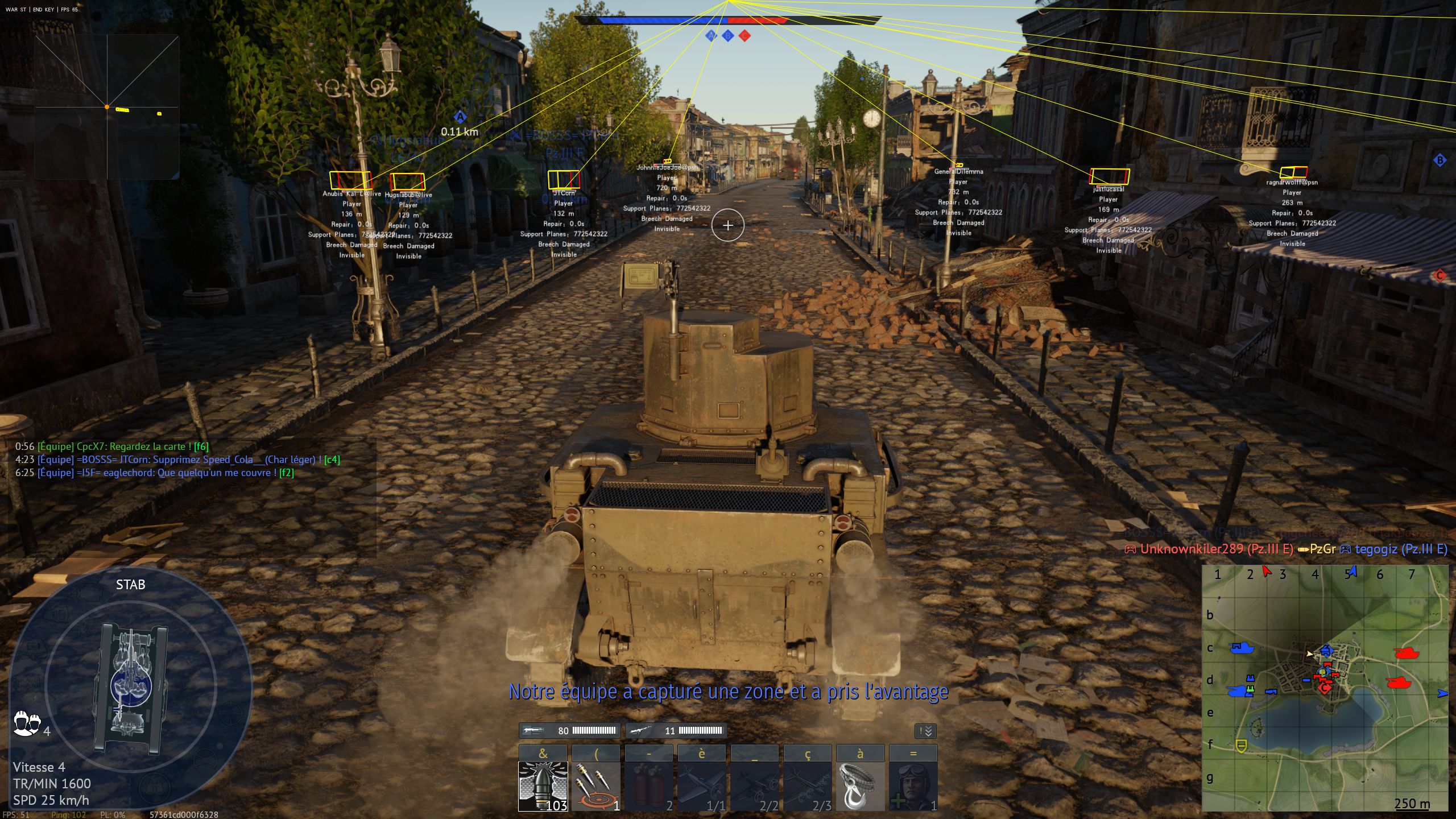Click the red capture point C icon under score bar
1456x819 pixels.
pyautogui.click(x=744, y=36)
